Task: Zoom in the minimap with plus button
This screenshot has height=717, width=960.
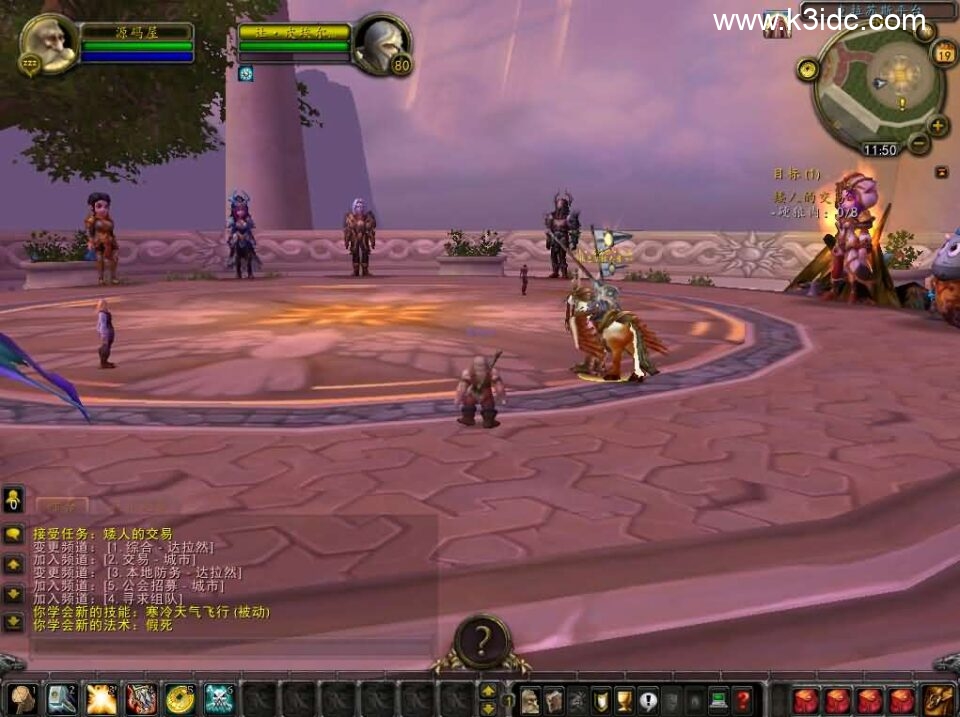Action: 938,126
